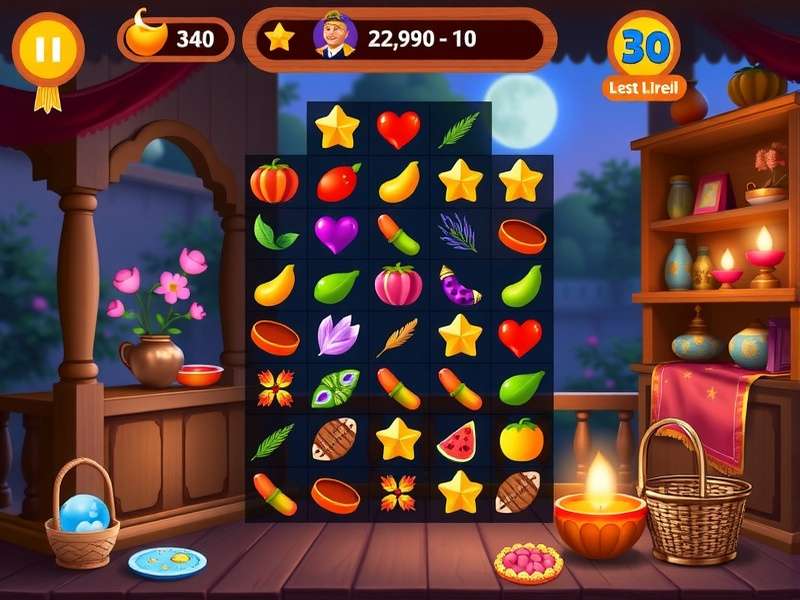Select the purple eggplant tile
Image resolution: width=800 pixels, height=600 pixels.
[459, 286]
